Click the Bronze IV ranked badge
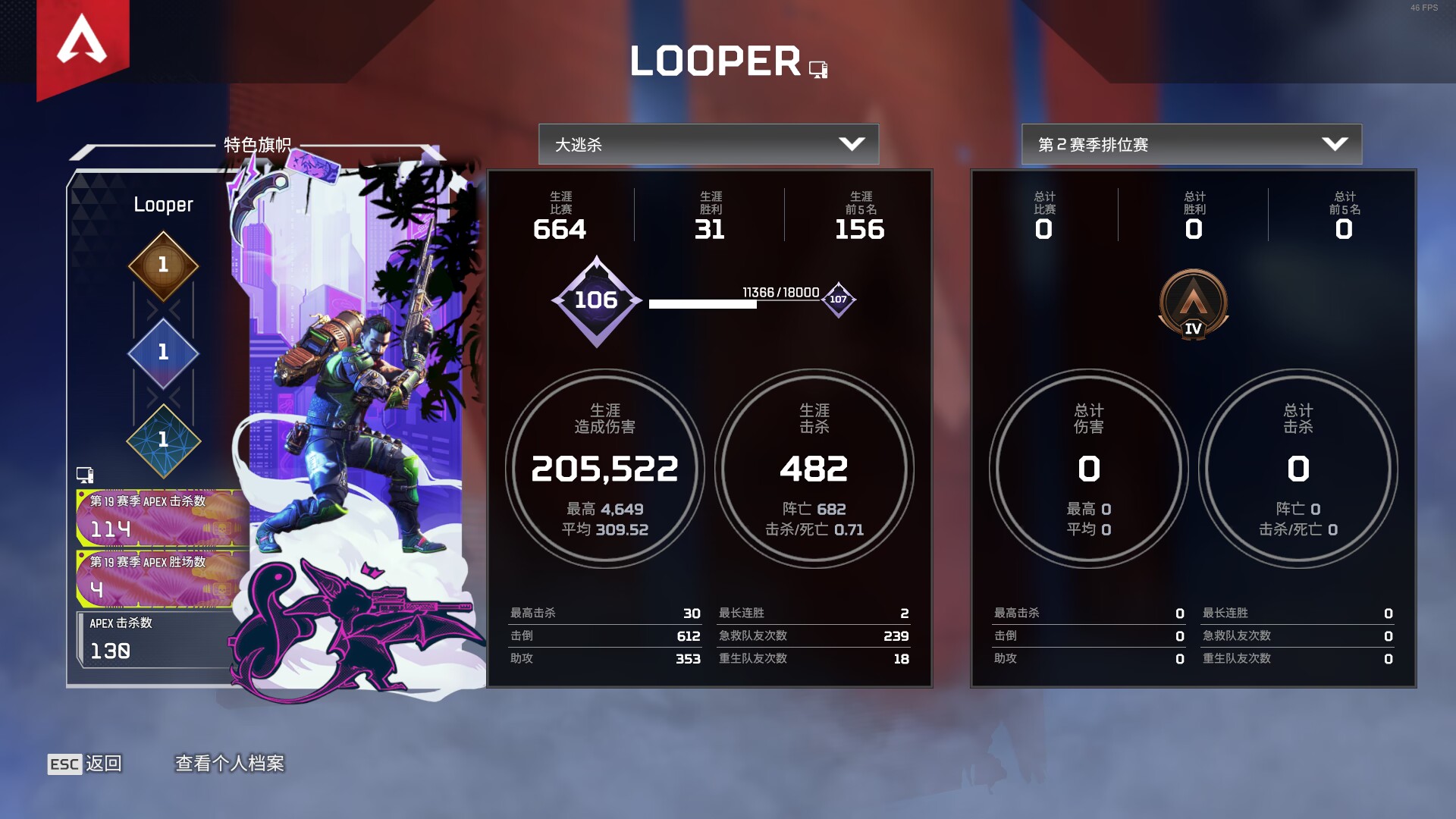Viewport: 1456px width, 819px height. pyautogui.click(x=1192, y=303)
